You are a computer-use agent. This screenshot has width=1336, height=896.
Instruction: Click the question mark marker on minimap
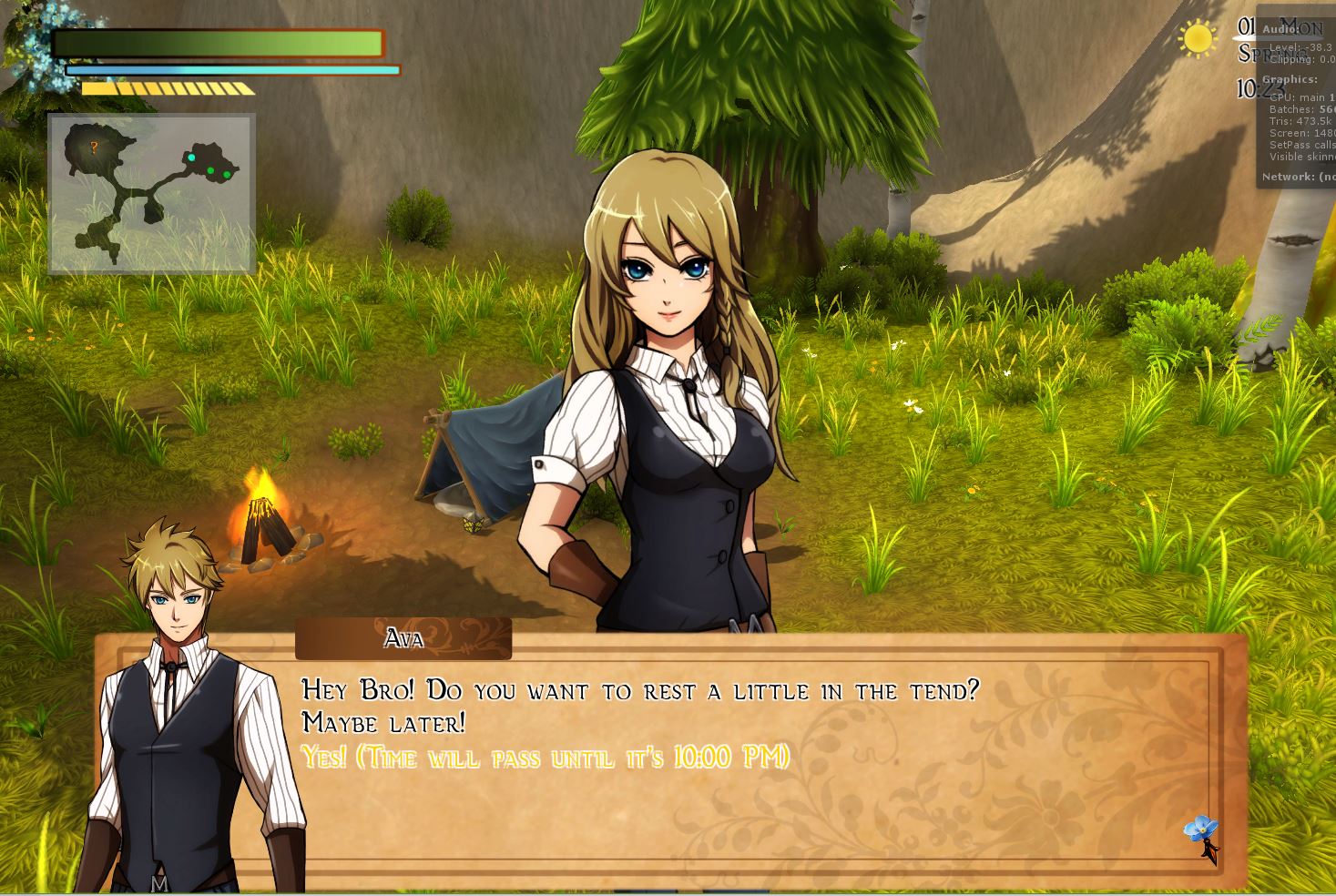[94, 148]
